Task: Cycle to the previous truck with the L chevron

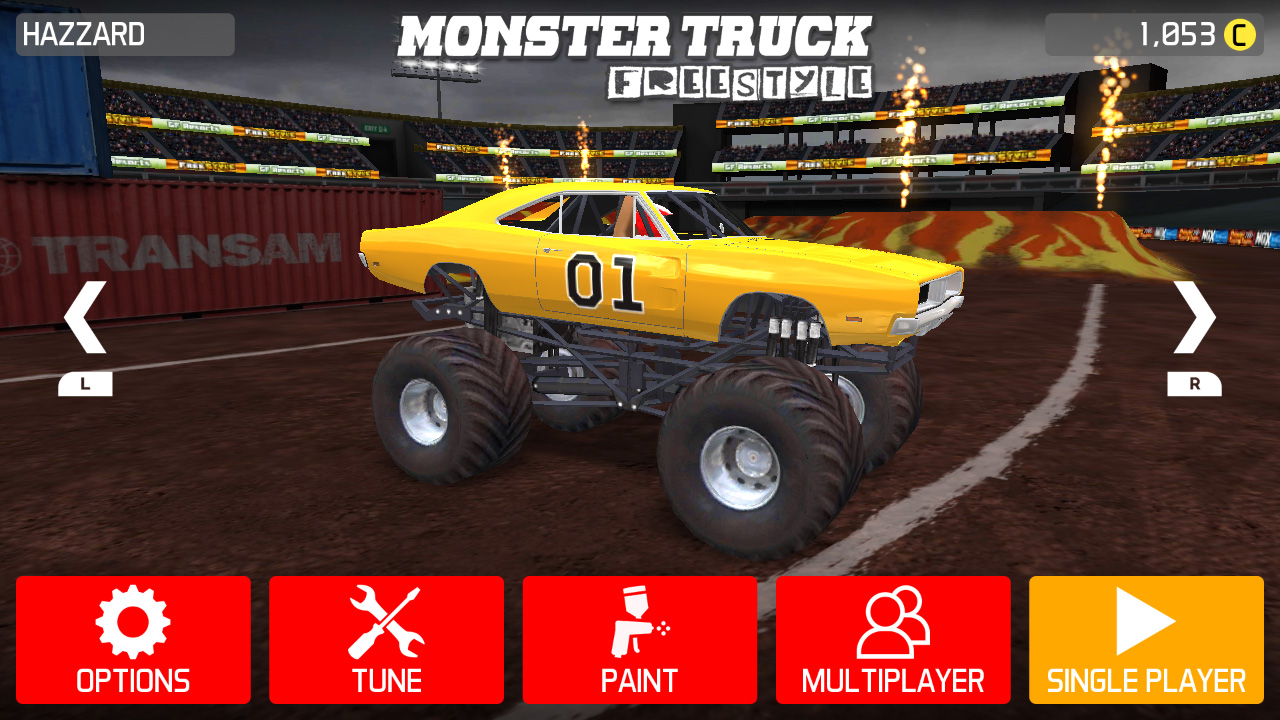Action: (x=85, y=315)
